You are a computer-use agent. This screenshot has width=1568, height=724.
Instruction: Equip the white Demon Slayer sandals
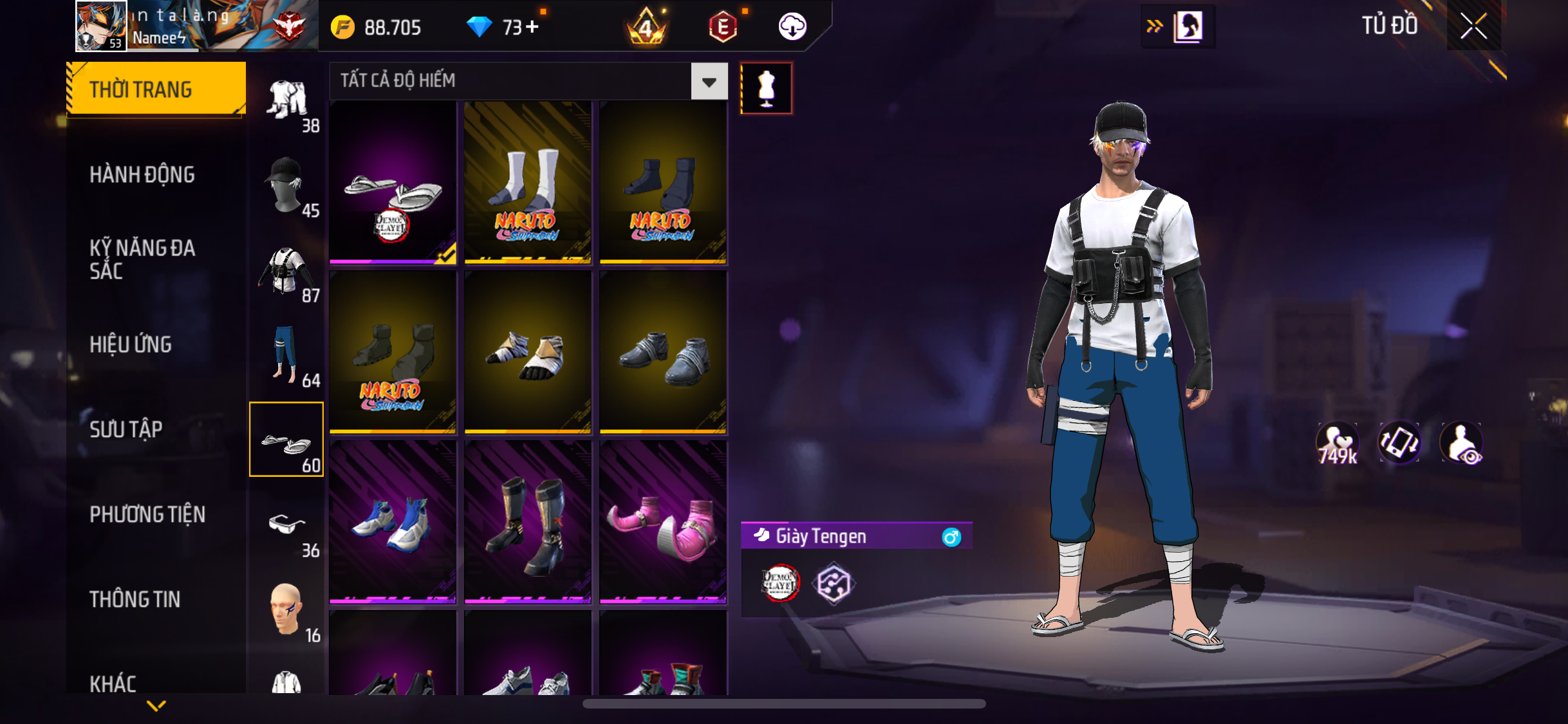click(393, 183)
